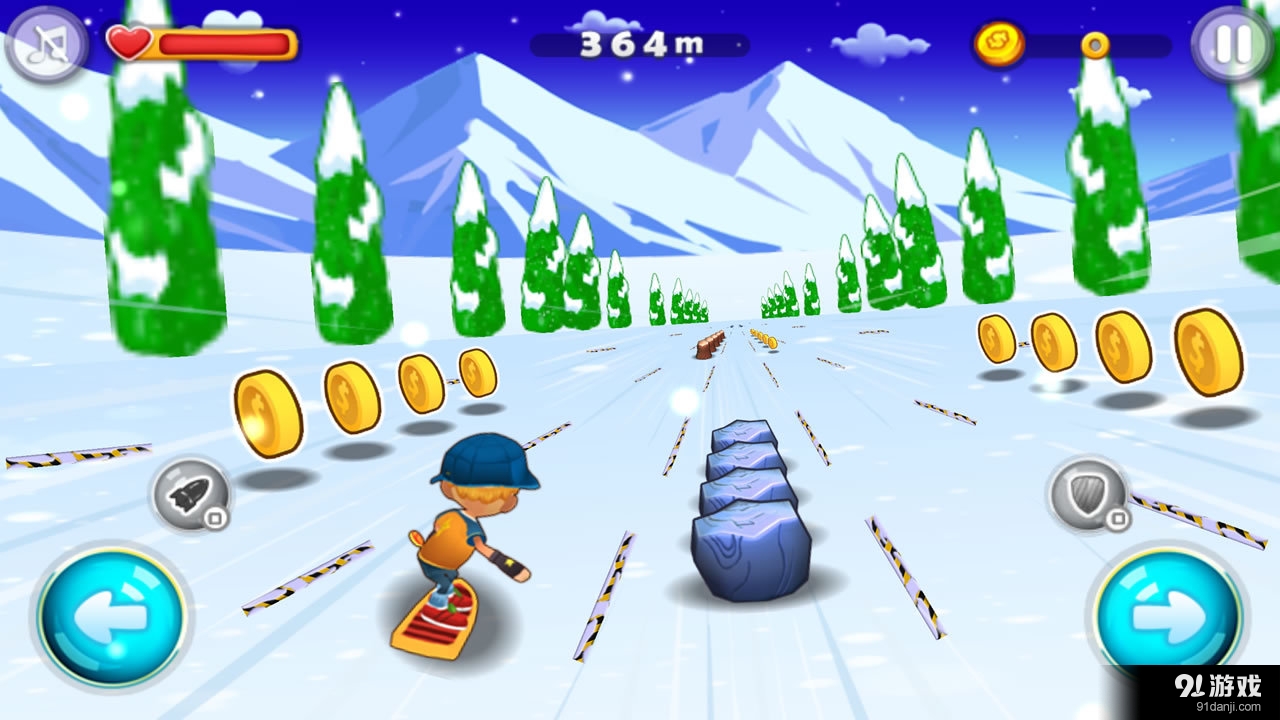Steer right with the blue arrow button
Viewport: 1280px width, 720px height.
[x=1168, y=613]
